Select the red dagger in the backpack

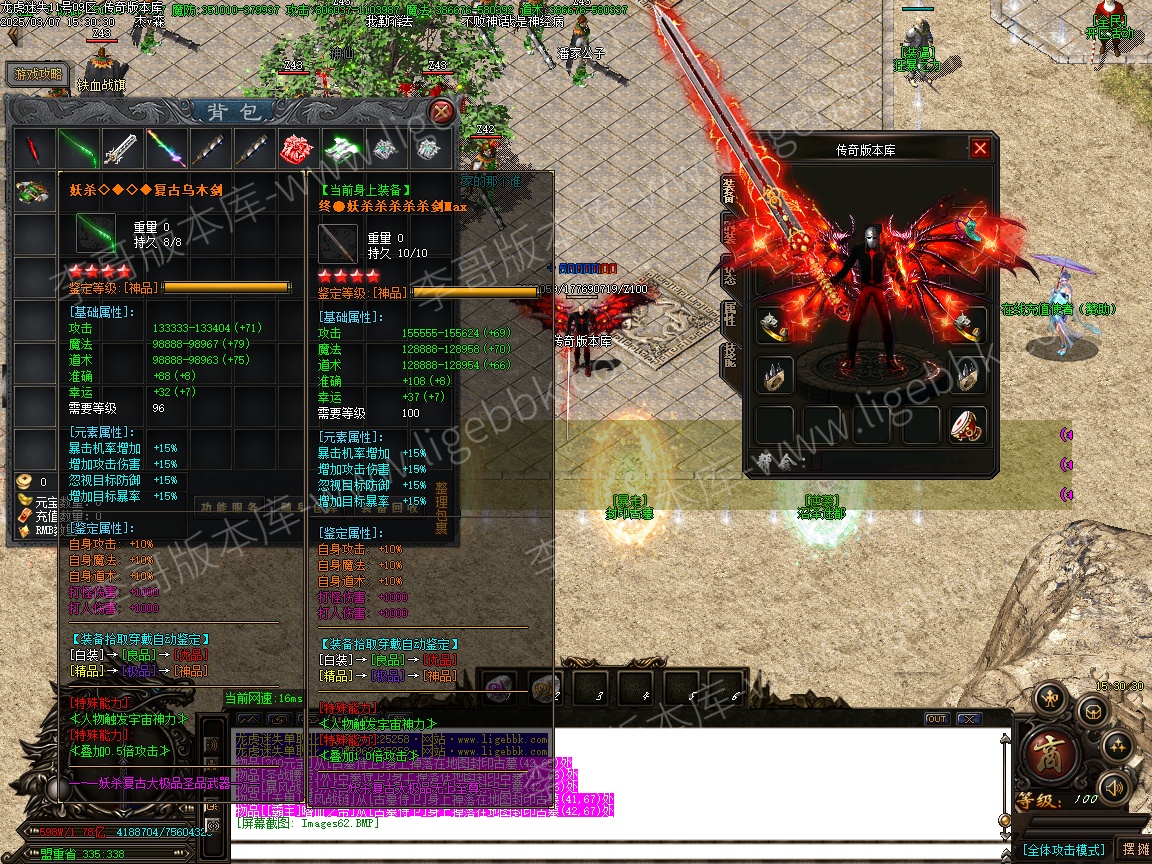click(33, 149)
